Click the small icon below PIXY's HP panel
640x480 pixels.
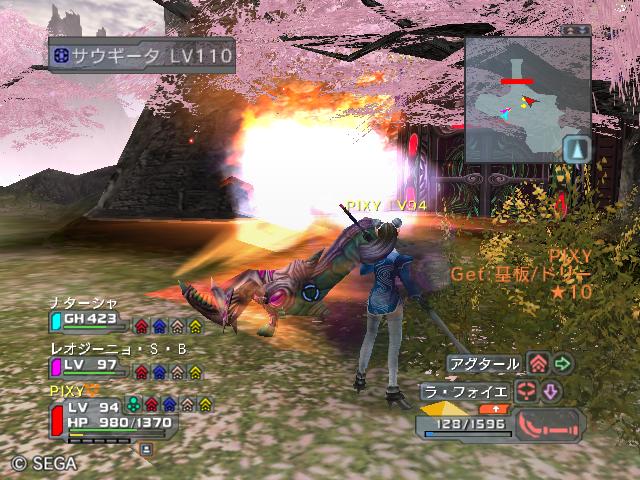[x=146, y=449]
